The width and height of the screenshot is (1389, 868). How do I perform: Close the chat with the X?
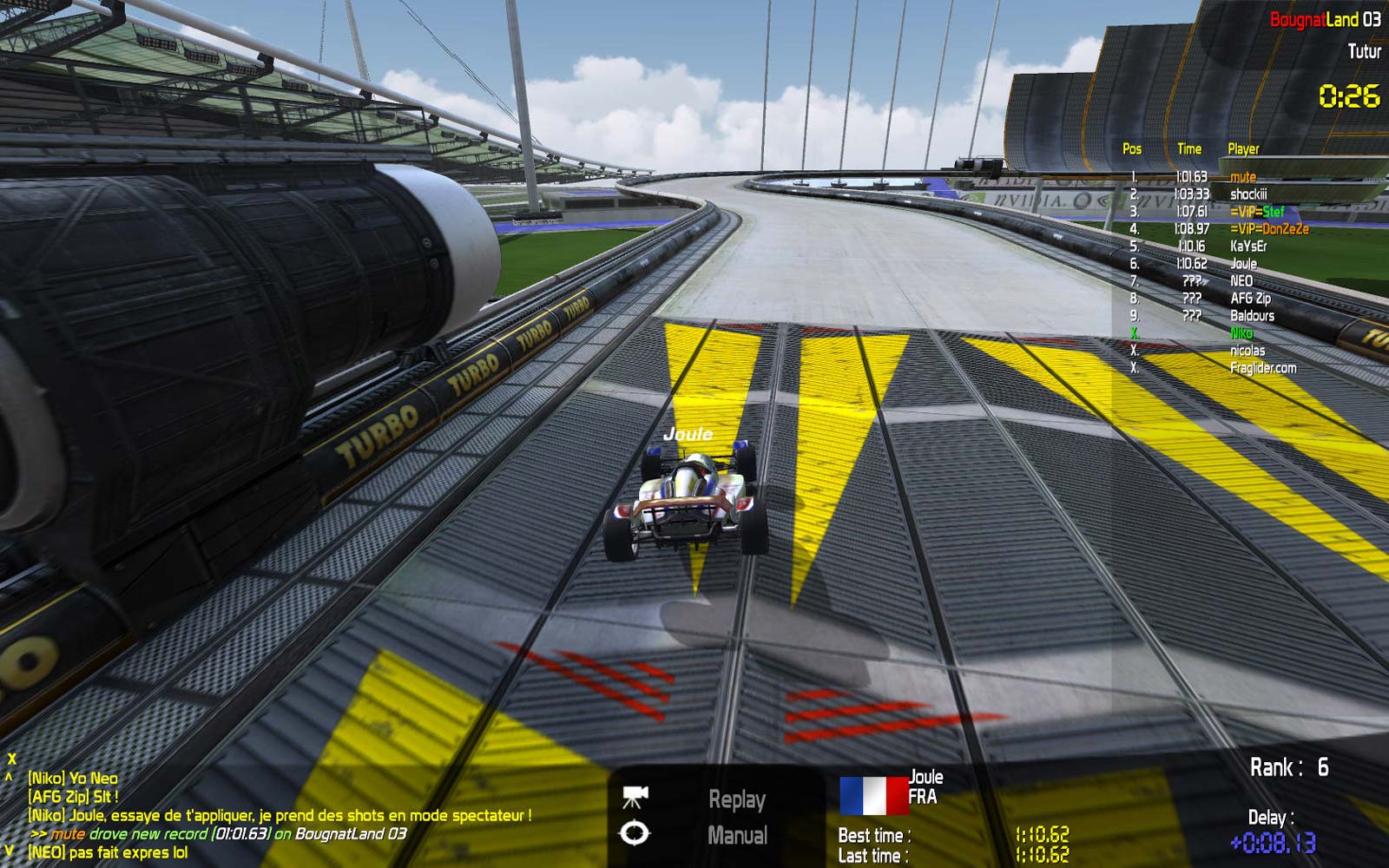(11, 759)
